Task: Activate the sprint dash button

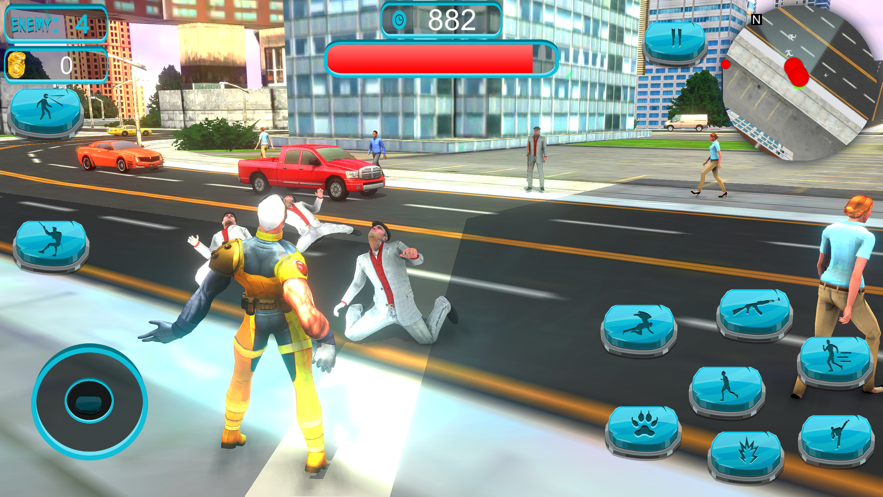Action: point(834,358)
